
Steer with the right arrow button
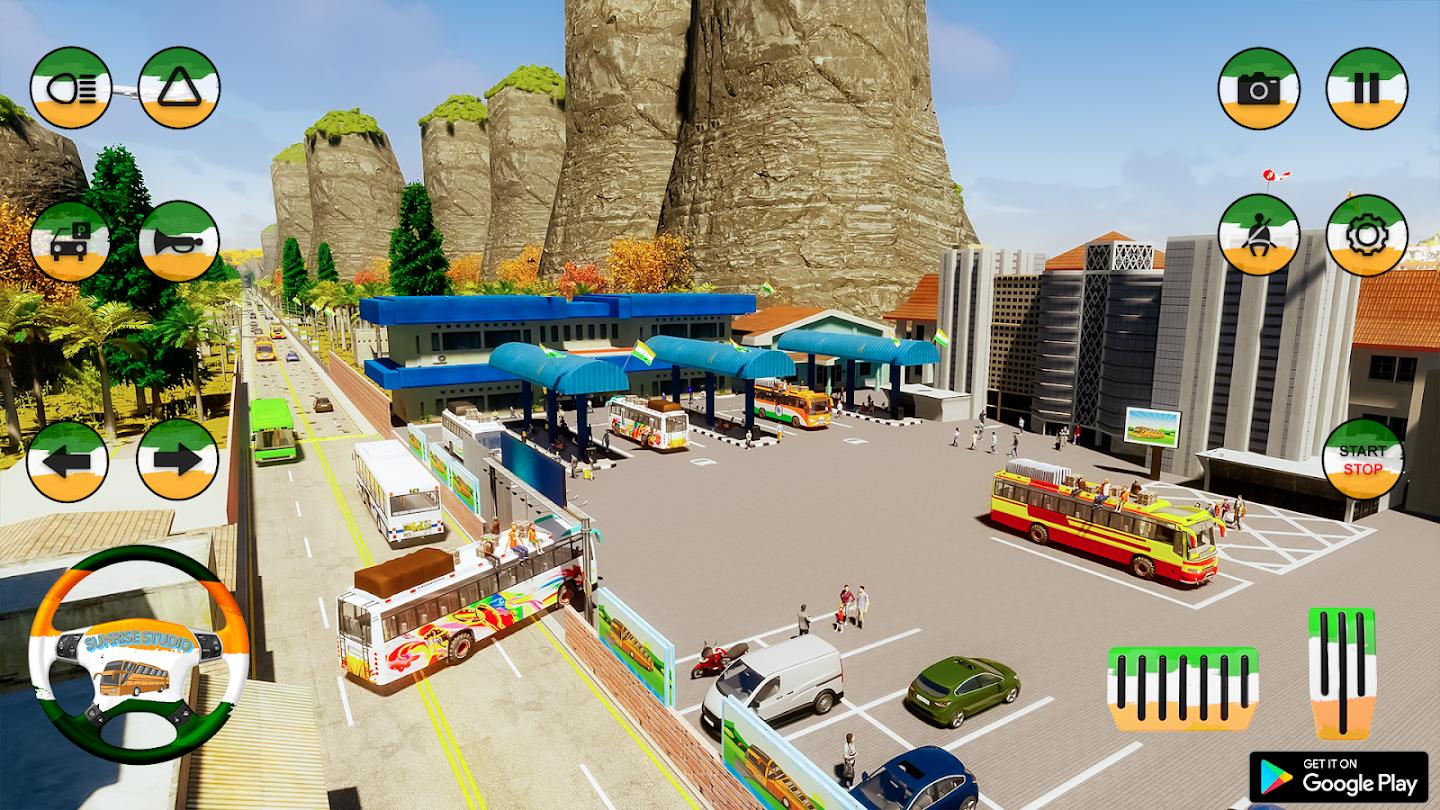coord(177,460)
